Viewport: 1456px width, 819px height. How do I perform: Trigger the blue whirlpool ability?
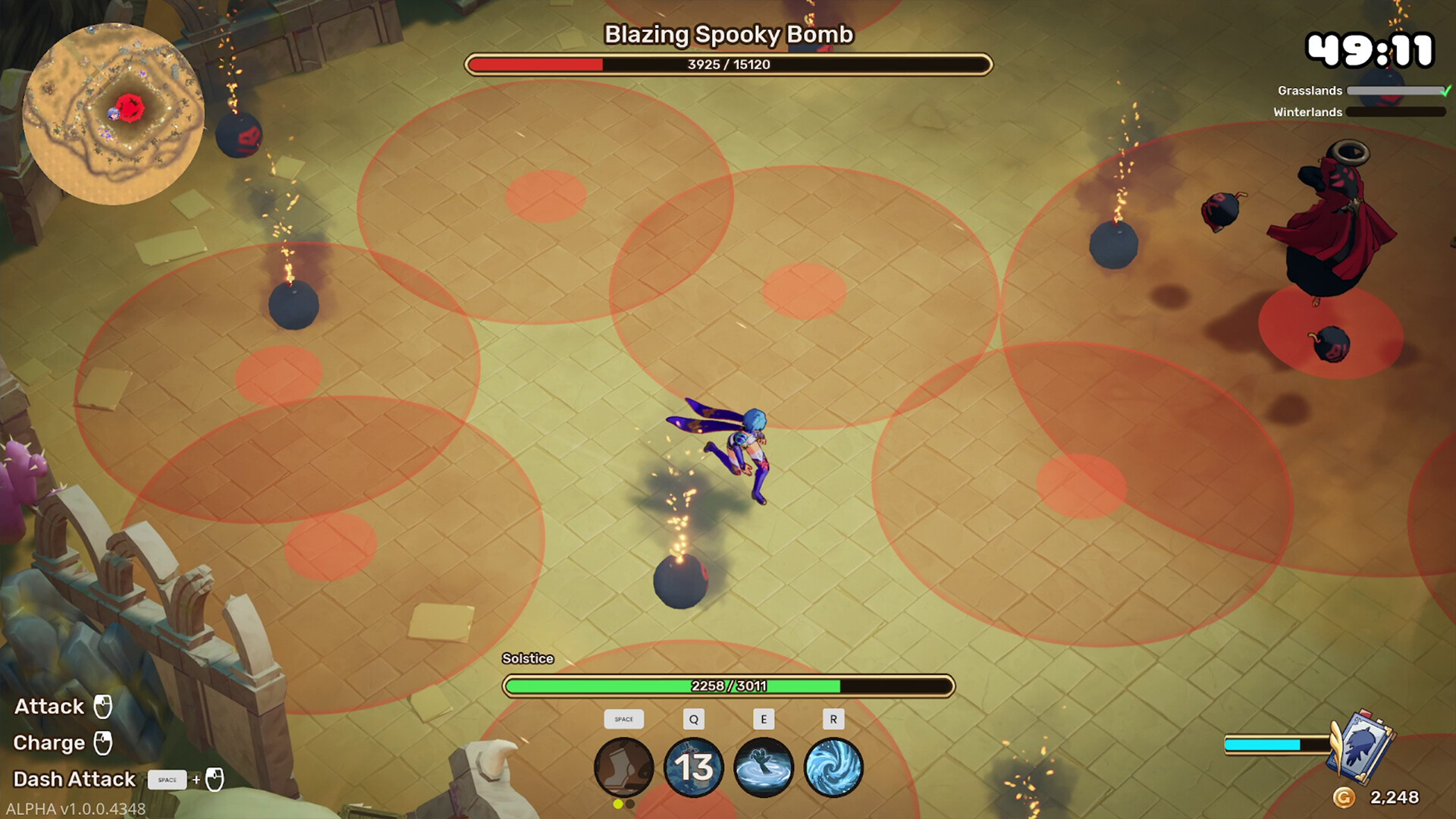click(x=833, y=767)
